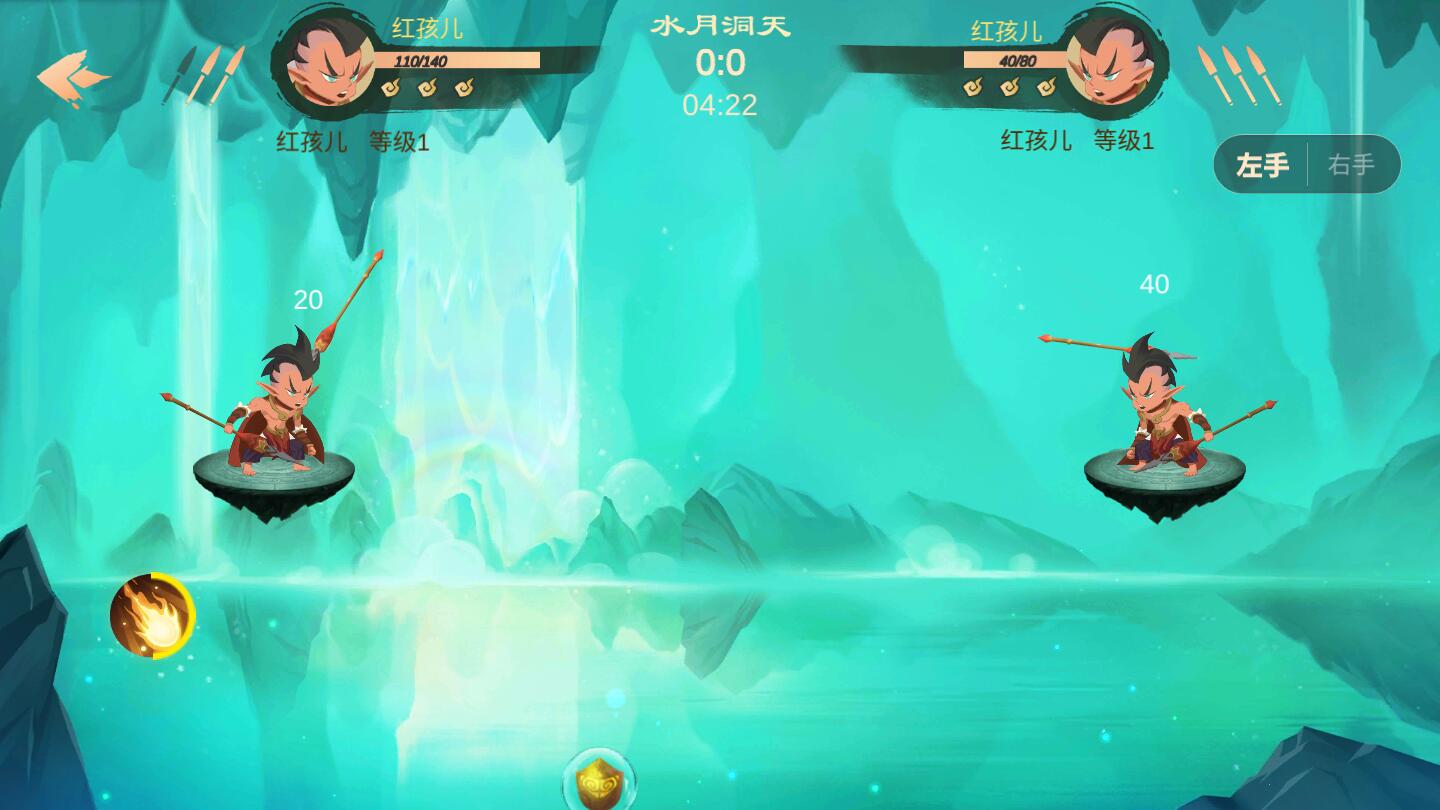Tap the golden shield buff bubble at bottom
This screenshot has width=1440, height=810.
597,786
